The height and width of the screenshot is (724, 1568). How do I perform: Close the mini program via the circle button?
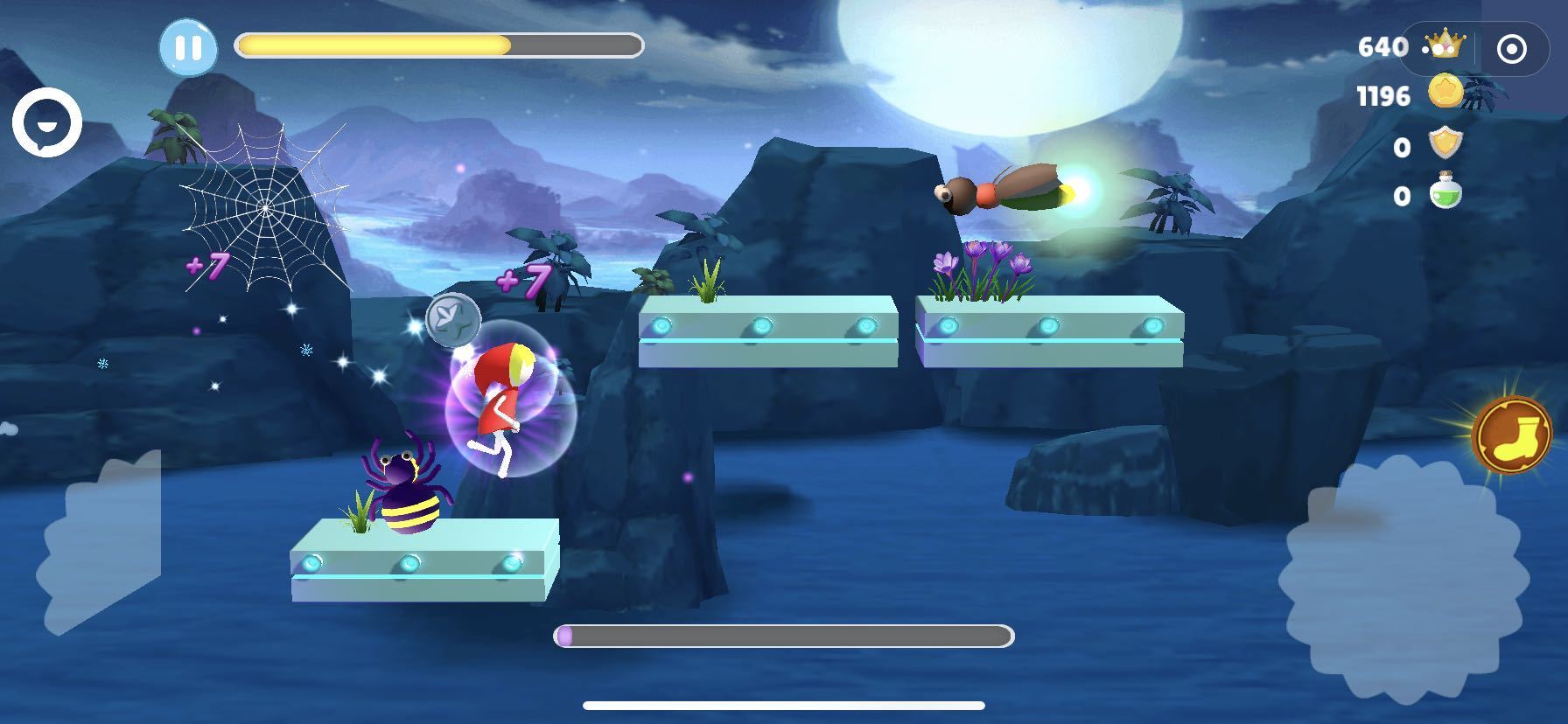(1511, 49)
